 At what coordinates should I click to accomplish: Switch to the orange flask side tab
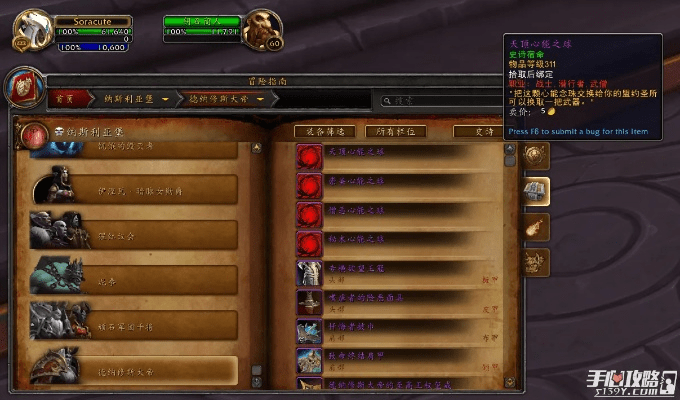pyautogui.click(x=537, y=226)
